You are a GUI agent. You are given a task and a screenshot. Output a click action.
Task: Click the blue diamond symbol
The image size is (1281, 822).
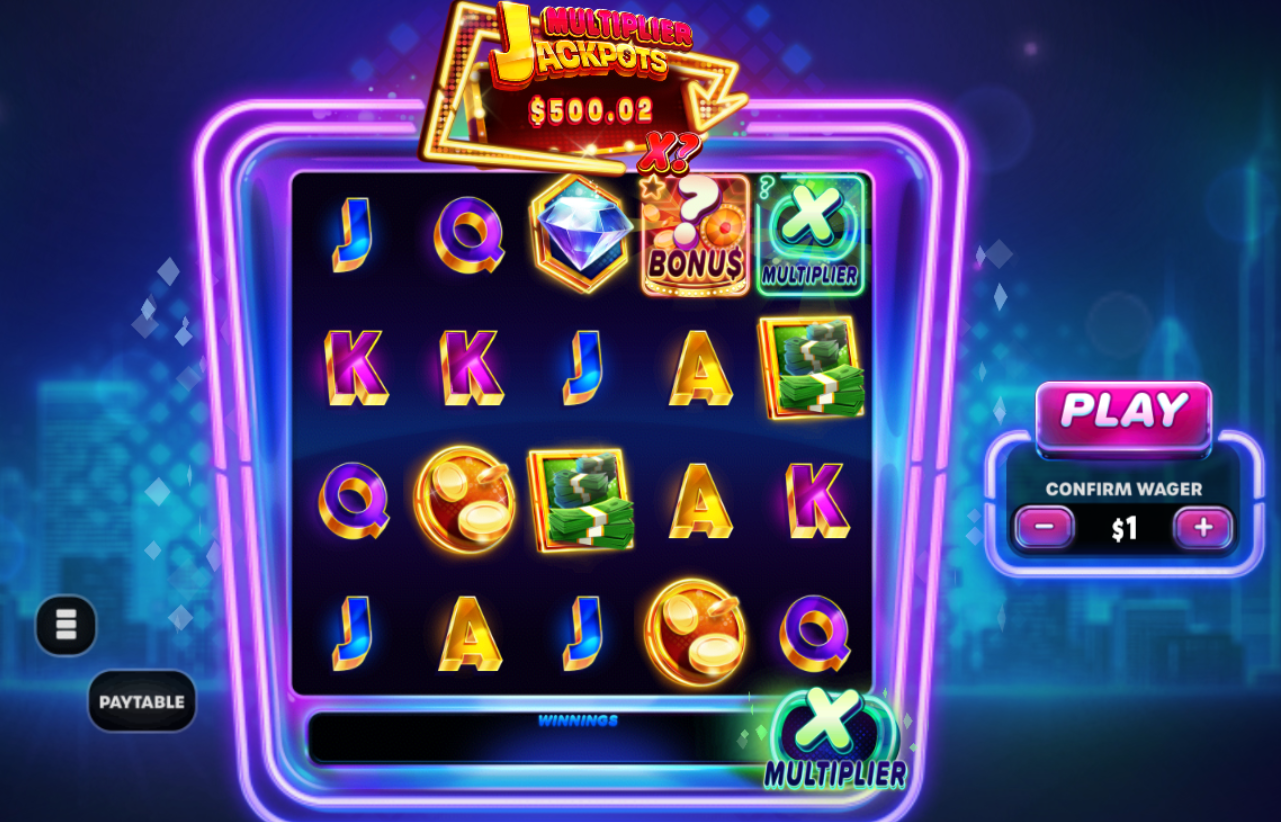(578, 232)
